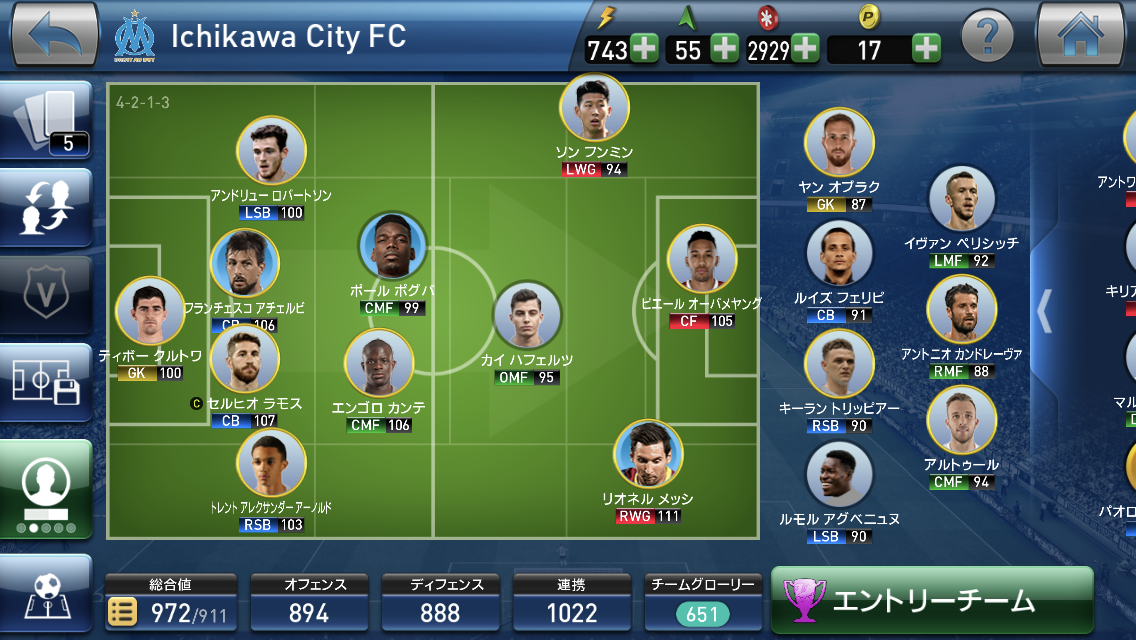The width and height of the screenshot is (1136, 640).
Task: Open the formation save pitch button
Action: [47, 382]
